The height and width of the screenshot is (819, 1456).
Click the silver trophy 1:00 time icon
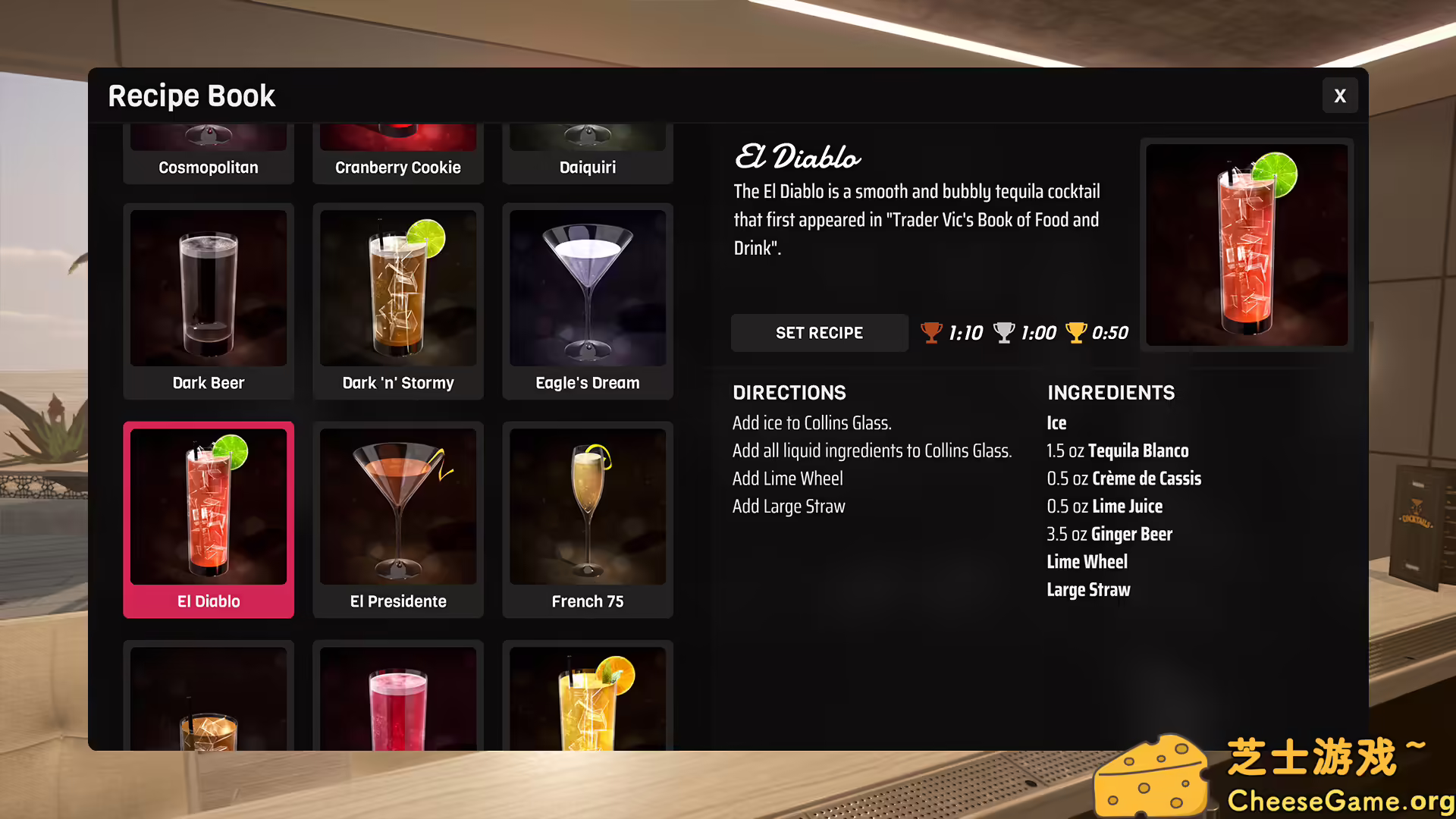point(1003,332)
